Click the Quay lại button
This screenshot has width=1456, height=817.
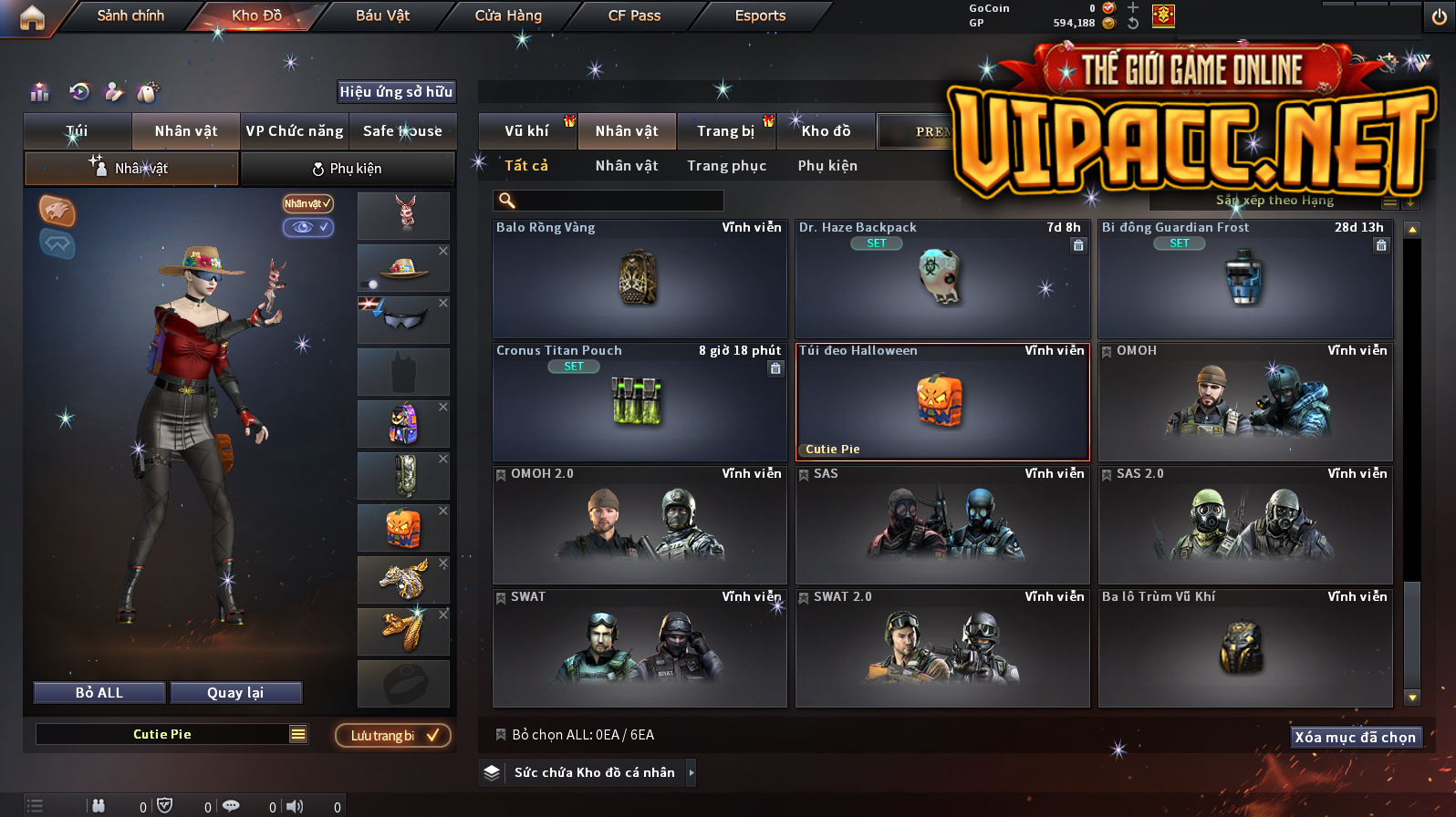[x=235, y=693]
